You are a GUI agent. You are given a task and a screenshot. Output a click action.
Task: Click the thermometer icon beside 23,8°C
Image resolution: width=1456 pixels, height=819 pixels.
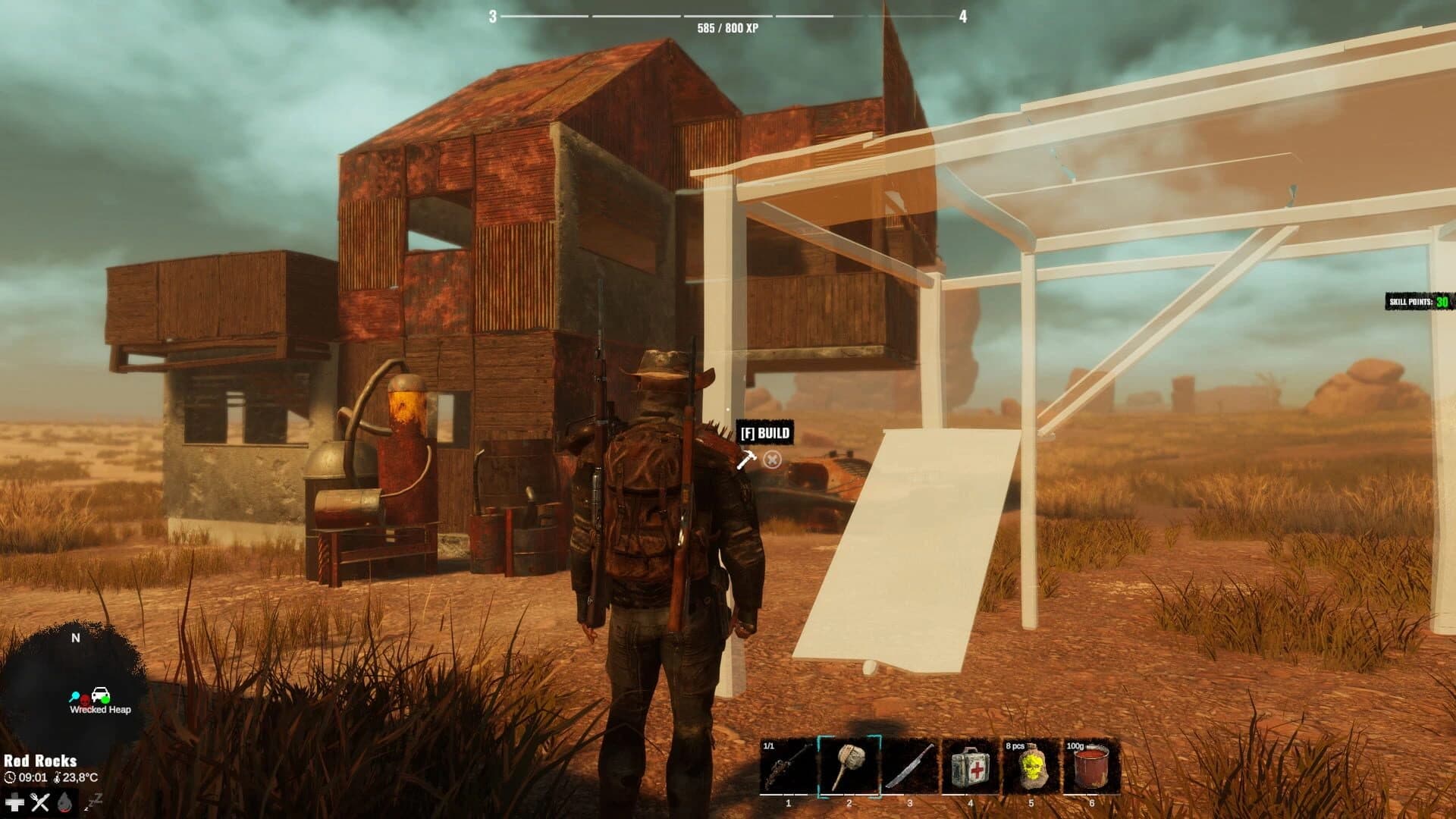click(57, 778)
